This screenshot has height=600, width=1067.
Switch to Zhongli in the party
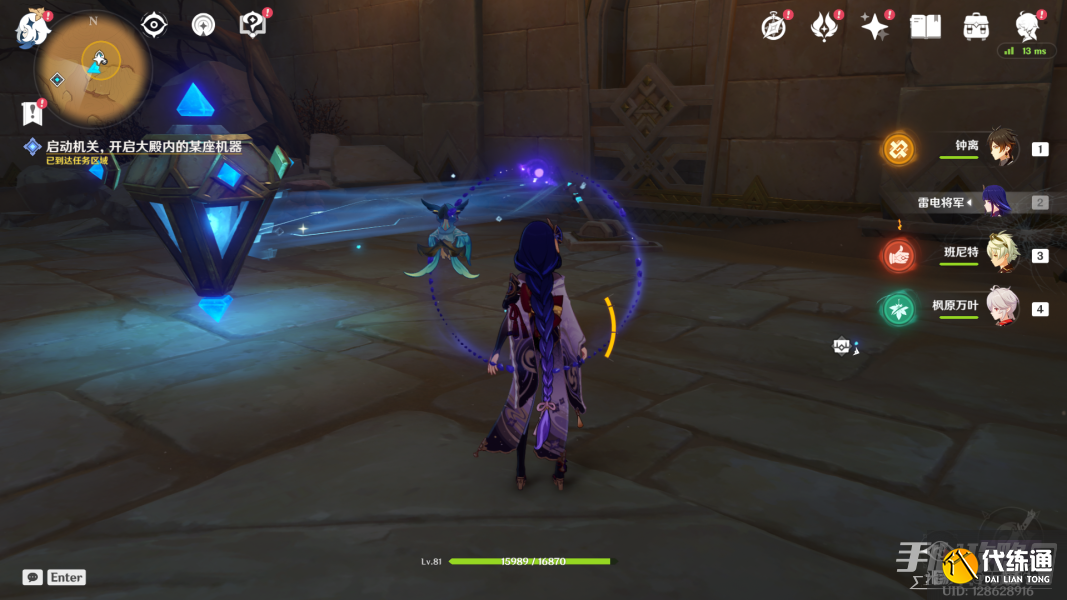[x=1002, y=148]
